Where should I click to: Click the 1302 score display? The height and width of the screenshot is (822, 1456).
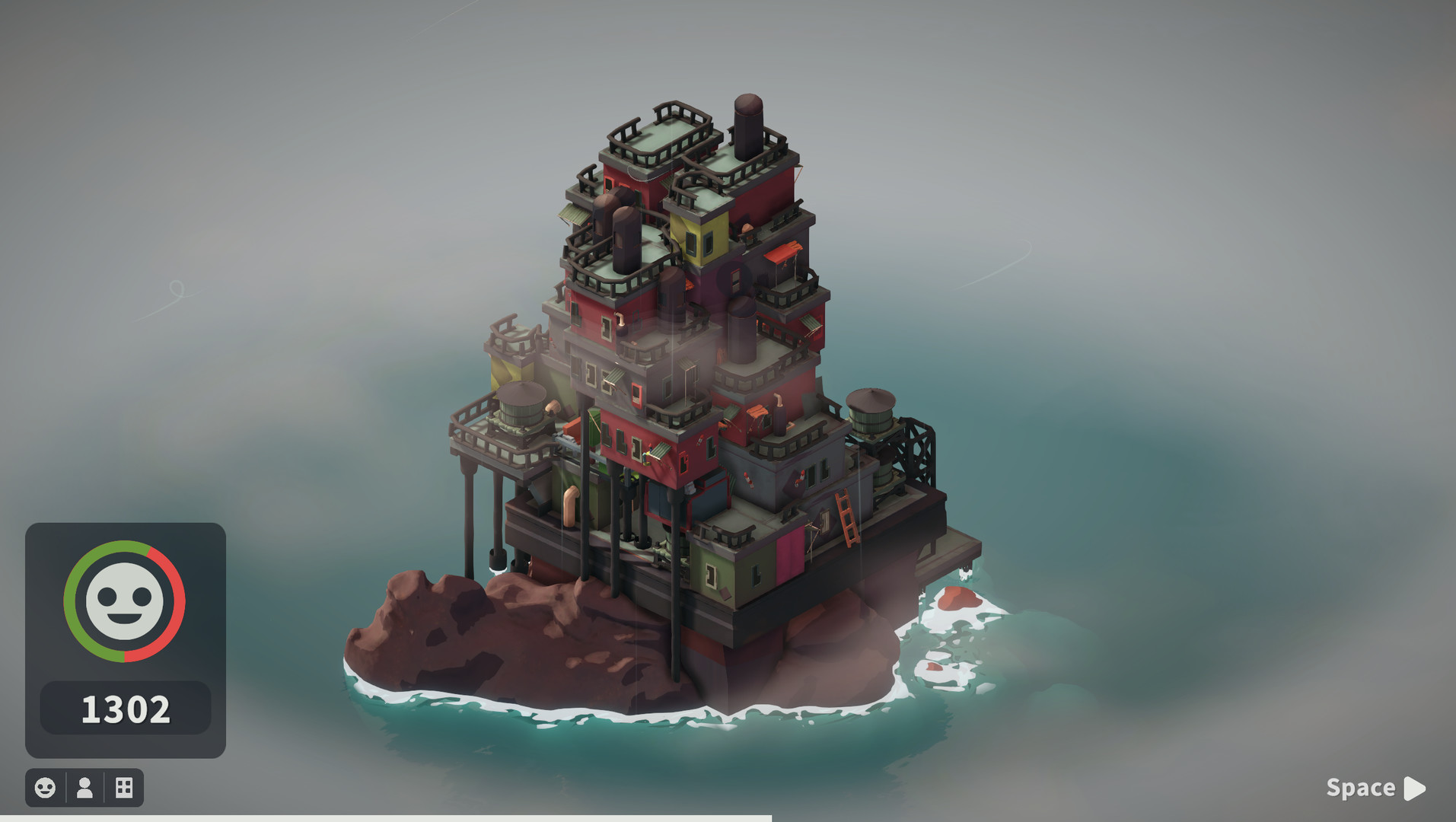coord(126,708)
